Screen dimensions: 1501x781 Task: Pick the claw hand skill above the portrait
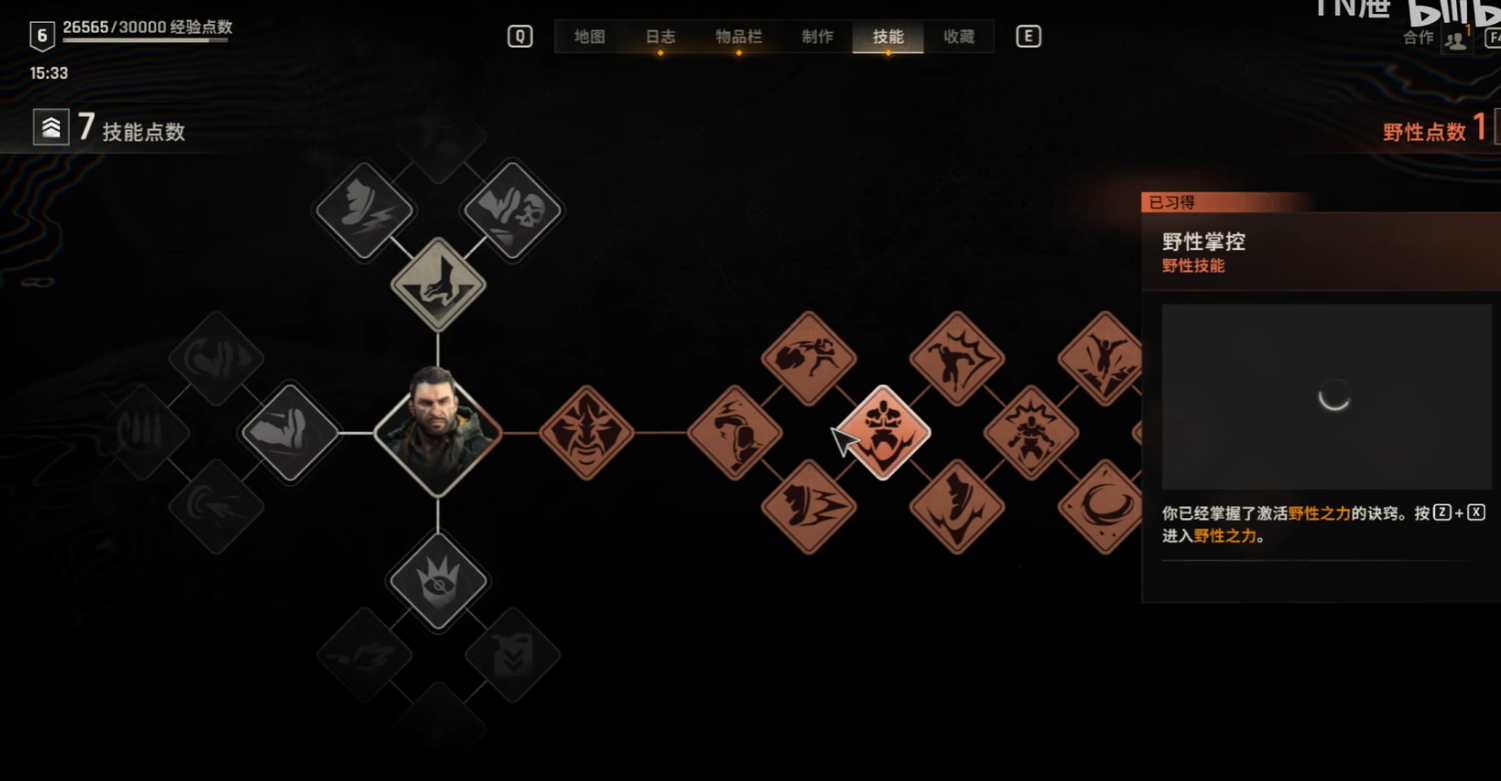(x=438, y=284)
